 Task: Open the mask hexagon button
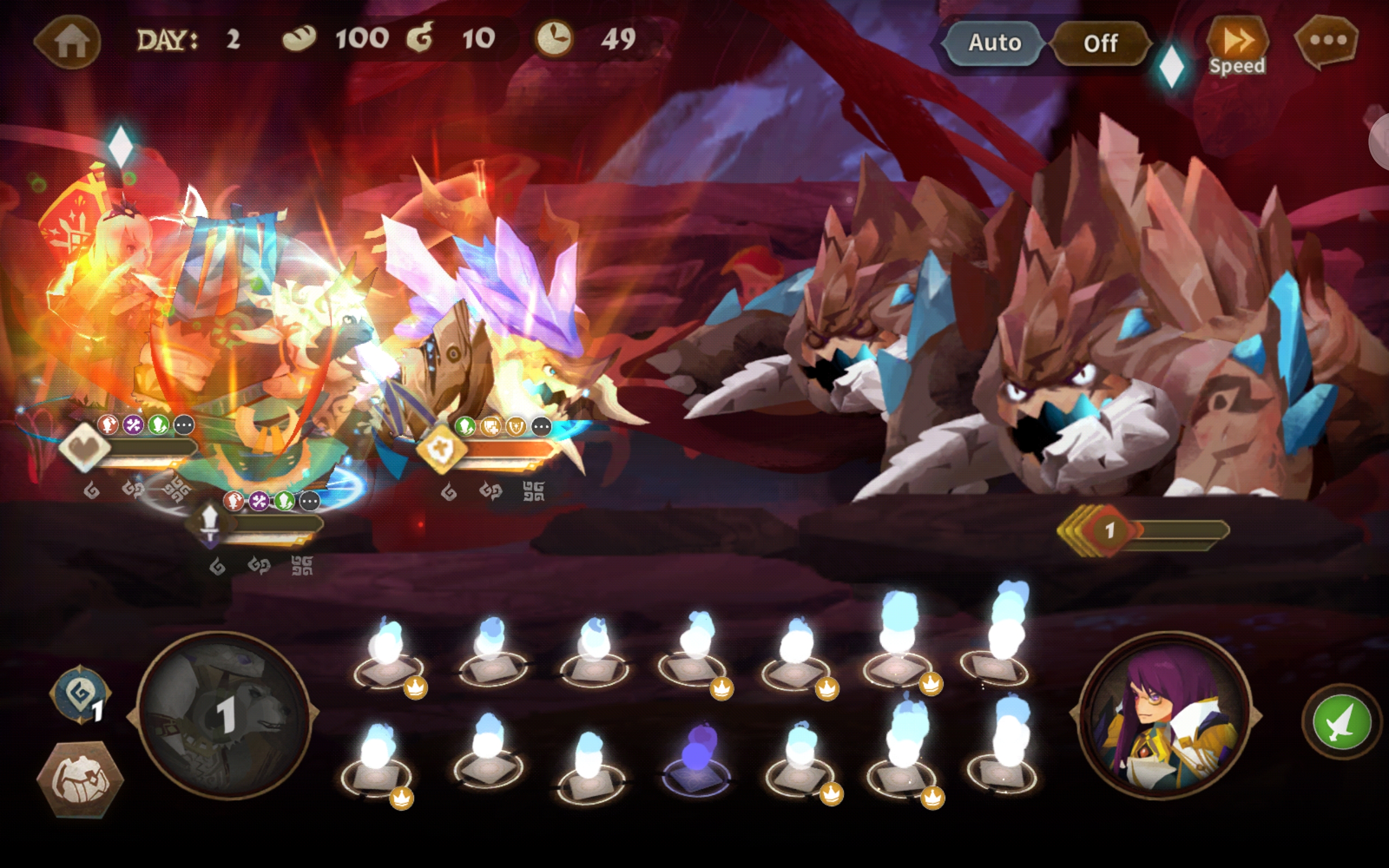coord(80,778)
